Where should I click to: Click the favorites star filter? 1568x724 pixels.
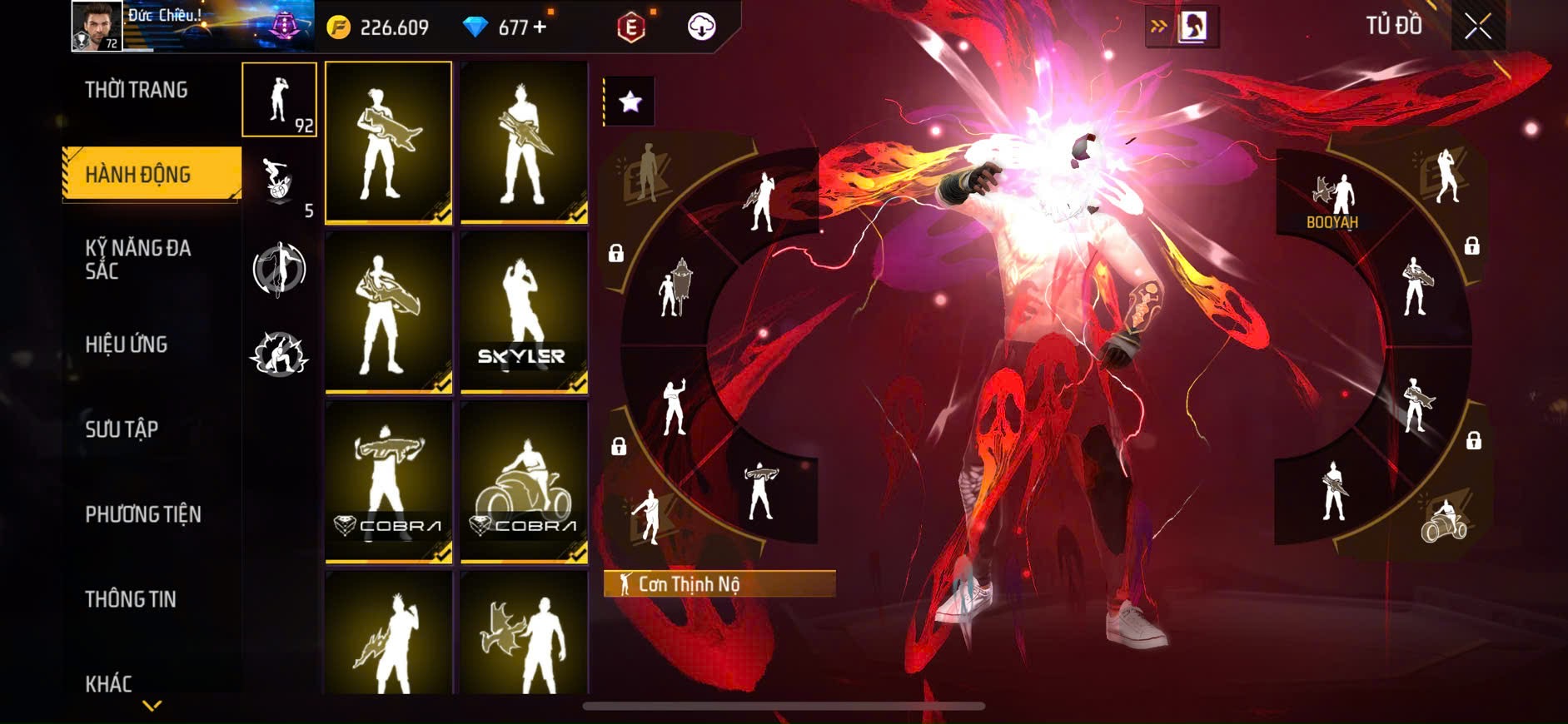point(630,102)
